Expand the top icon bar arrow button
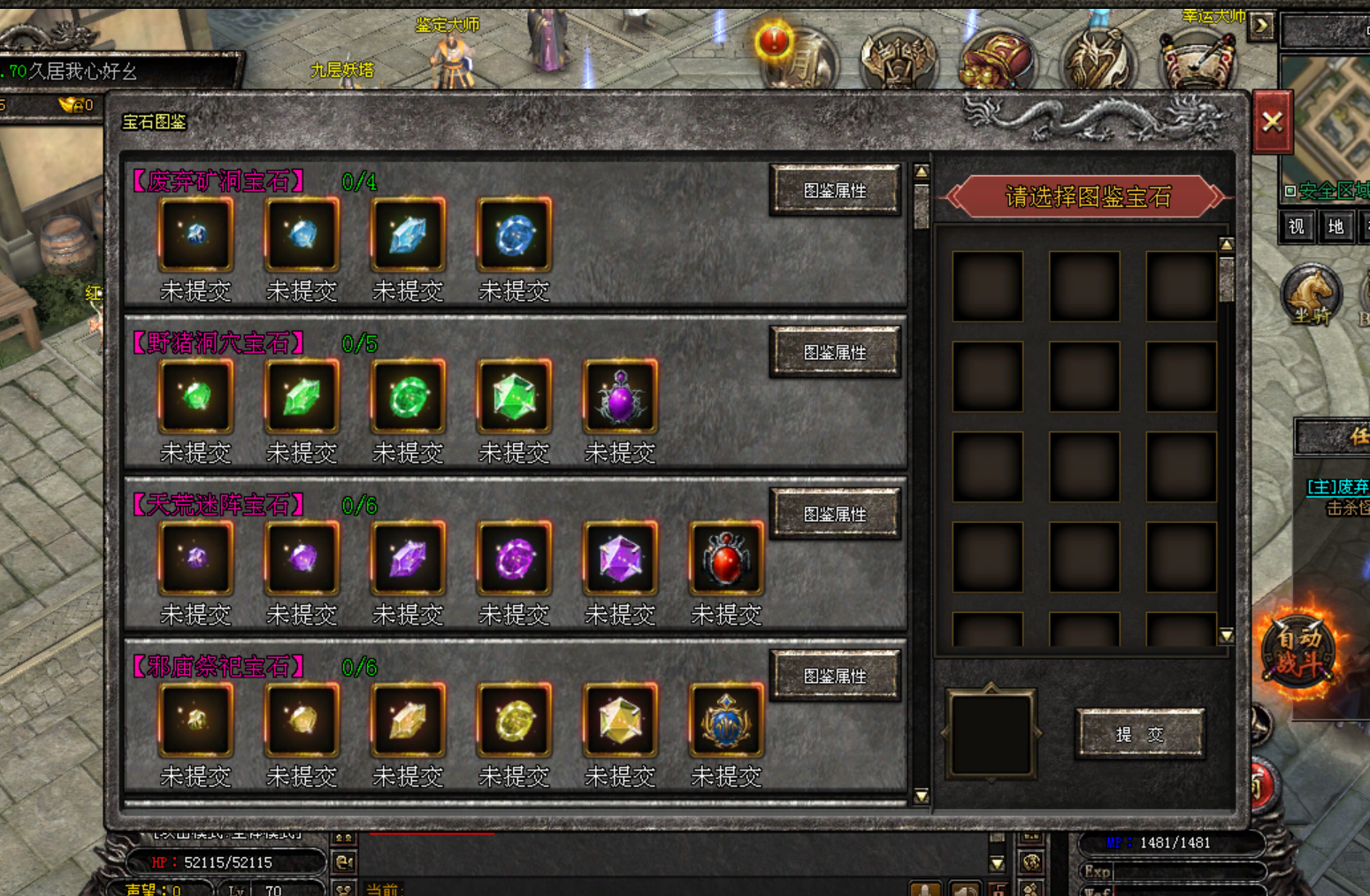1370x896 pixels. (1261, 26)
